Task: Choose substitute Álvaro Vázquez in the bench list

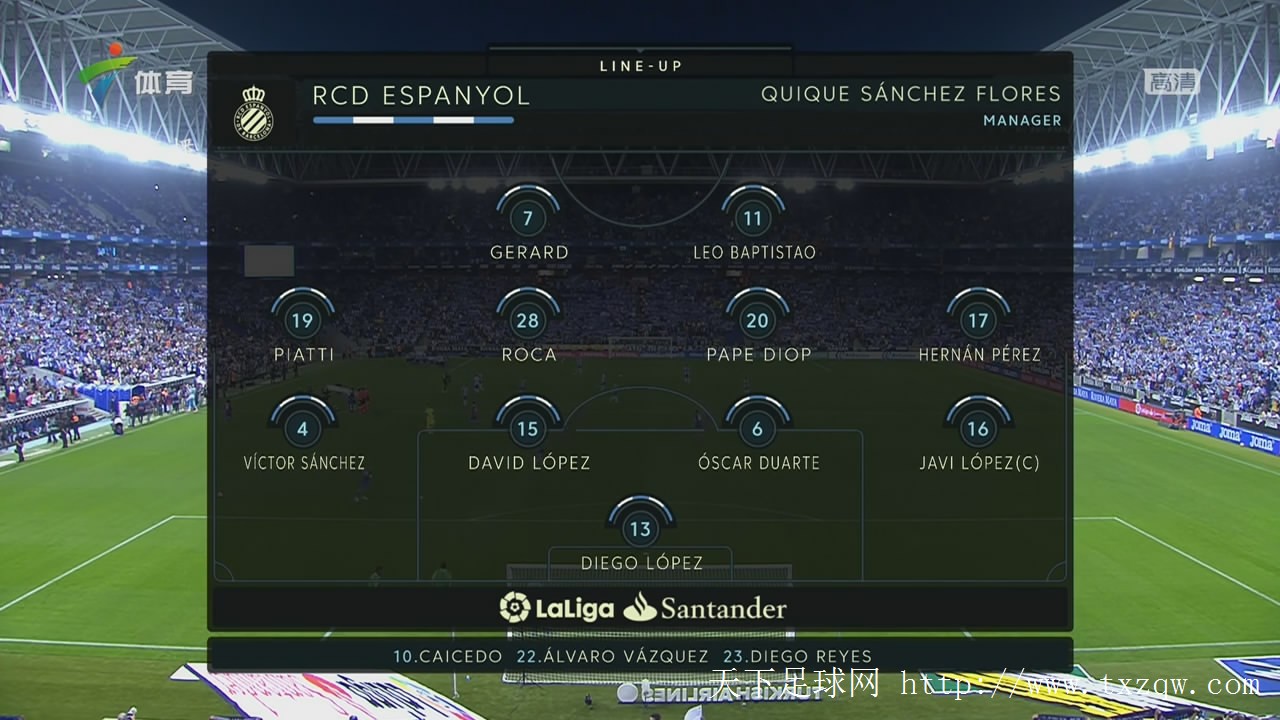Action: click(612, 657)
